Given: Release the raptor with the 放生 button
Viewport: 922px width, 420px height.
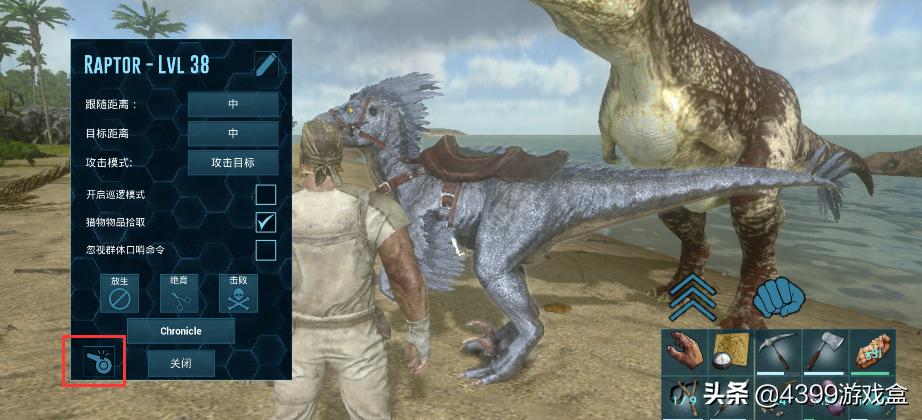Looking at the screenshot, I should coord(119,295).
